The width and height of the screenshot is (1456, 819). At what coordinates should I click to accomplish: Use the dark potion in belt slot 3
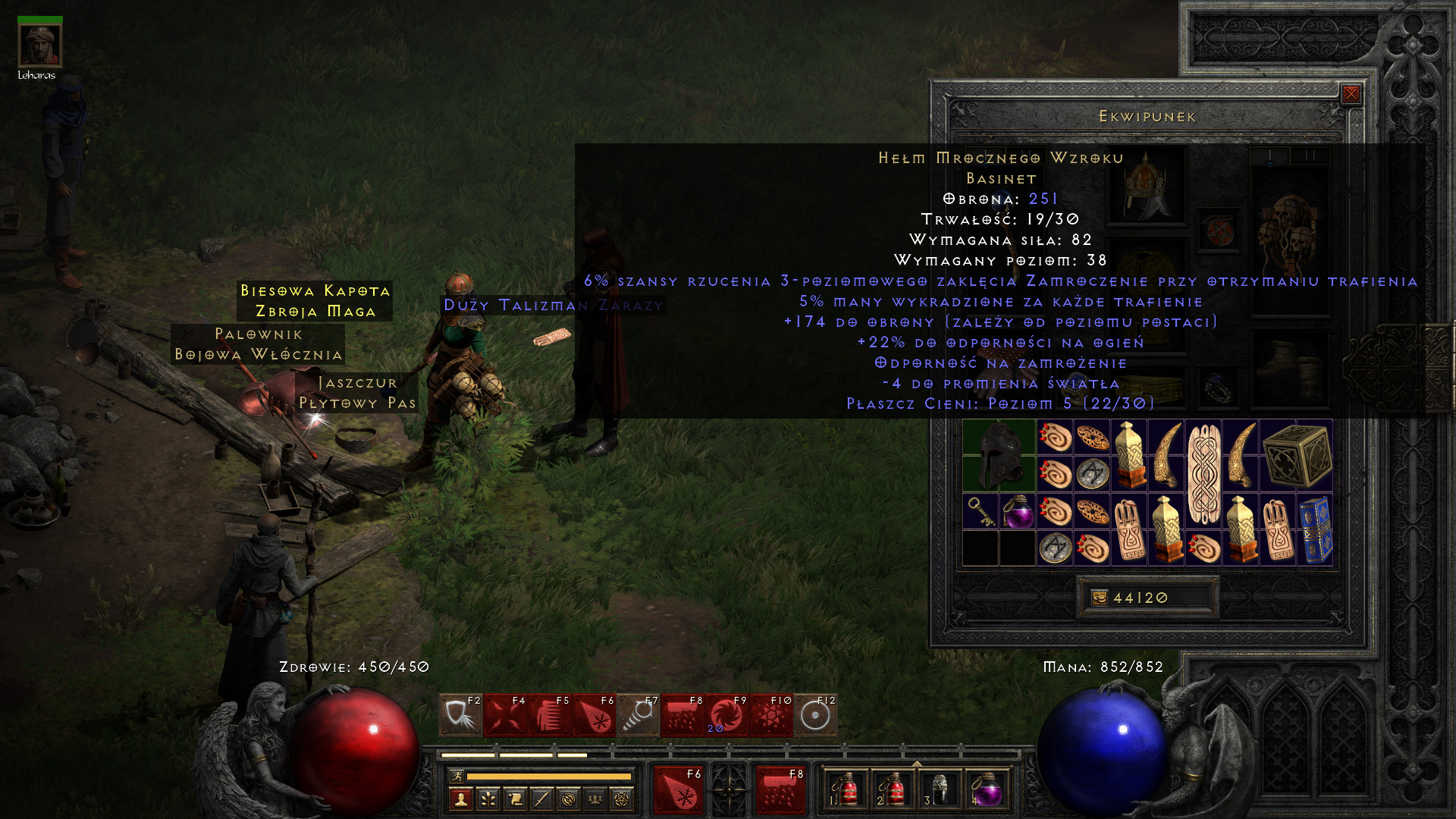939,790
